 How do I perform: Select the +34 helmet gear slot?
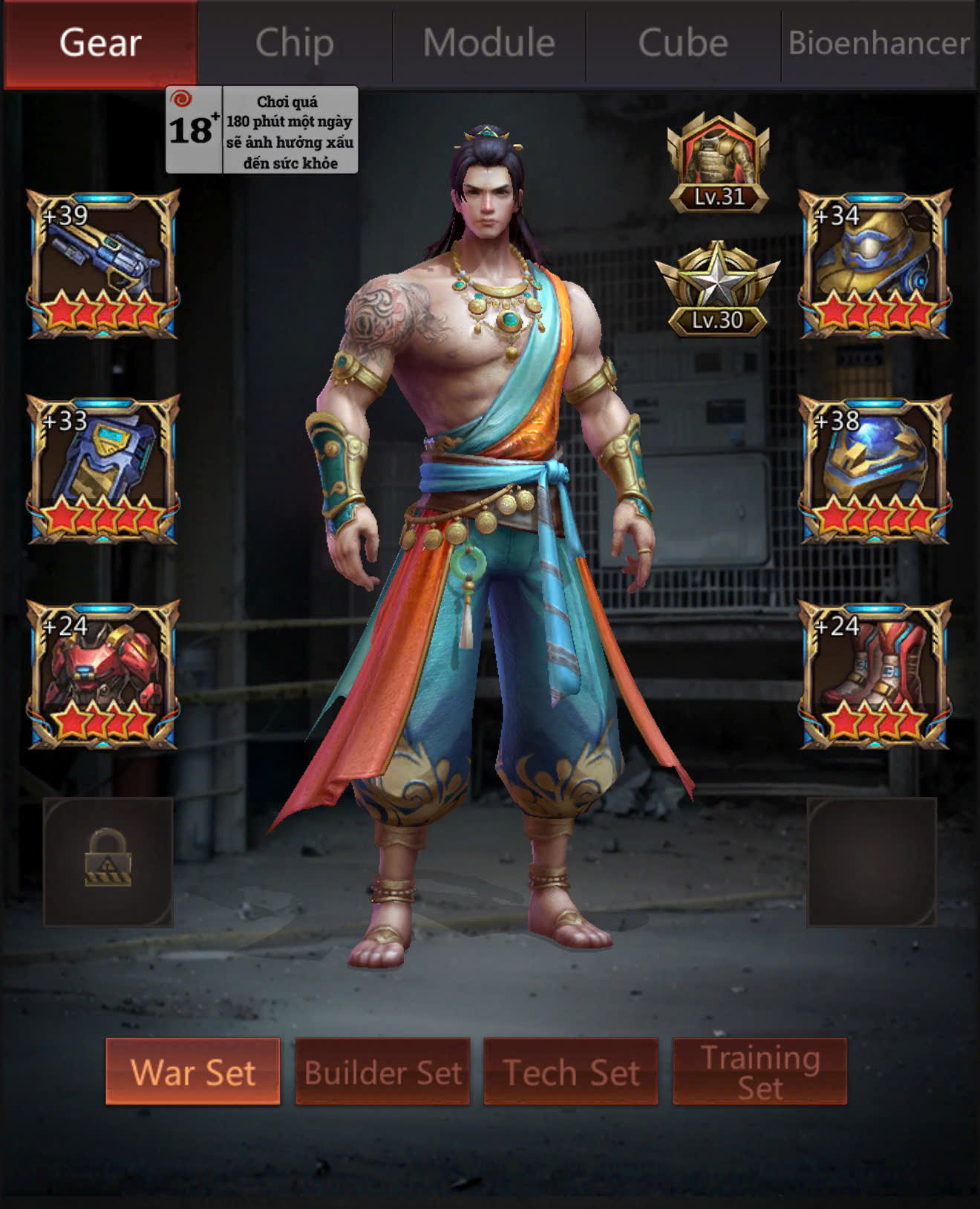click(875, 264)
